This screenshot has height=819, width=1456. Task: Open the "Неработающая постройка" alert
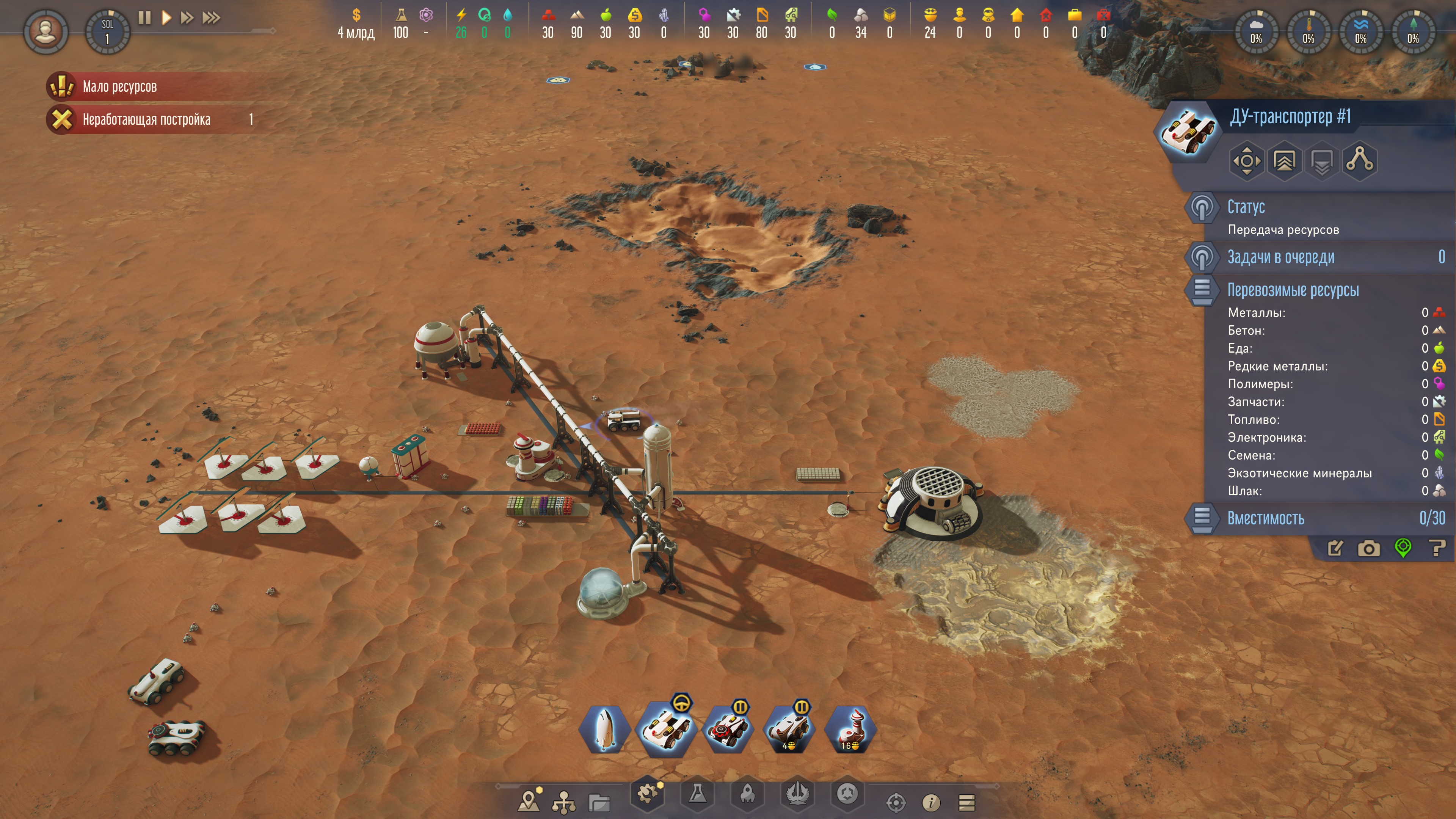tap(146, 119)
